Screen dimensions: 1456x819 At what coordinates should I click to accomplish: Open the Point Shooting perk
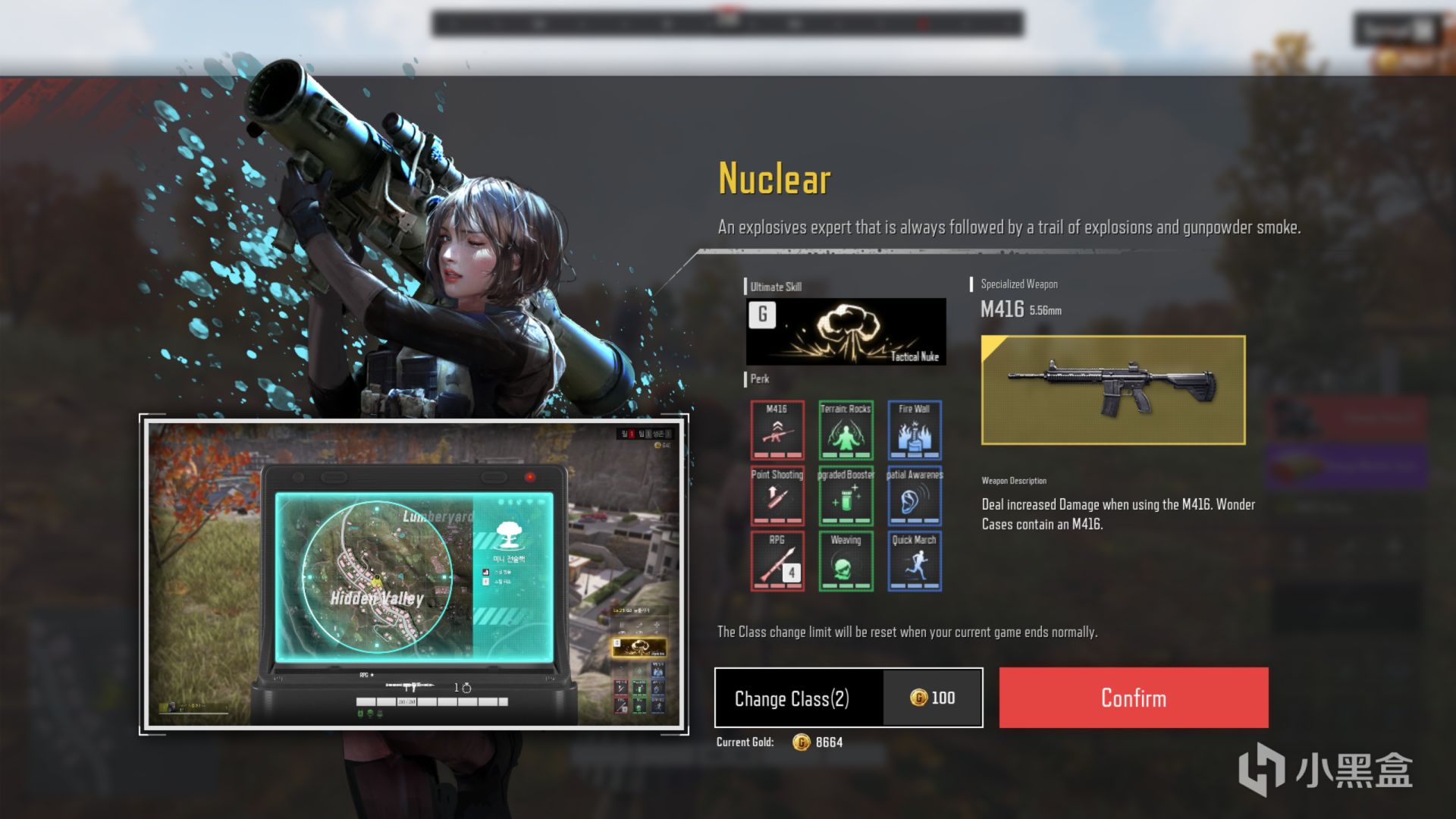pyautogui.click(x=777, y=496)
